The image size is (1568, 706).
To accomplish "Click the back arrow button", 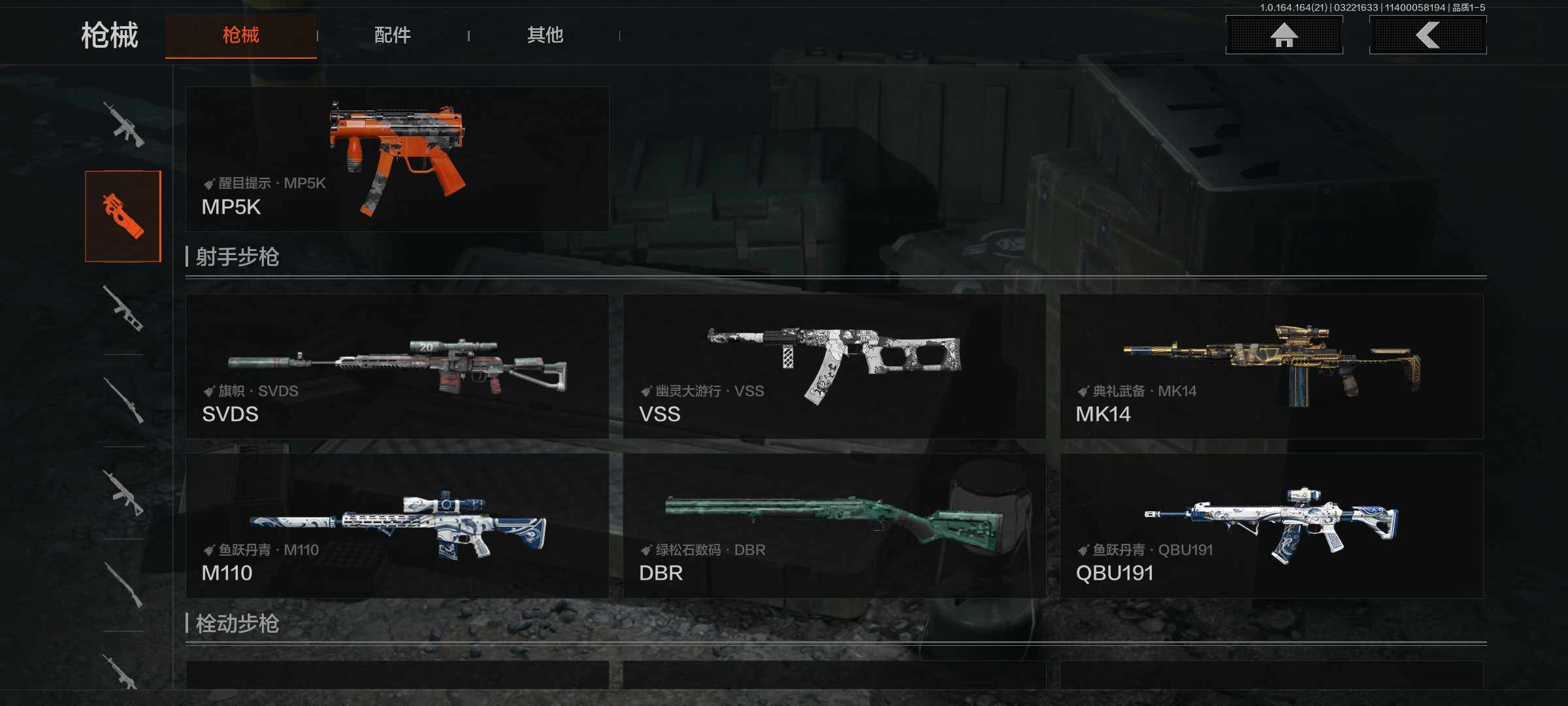I will click(x=1428, y=35).
